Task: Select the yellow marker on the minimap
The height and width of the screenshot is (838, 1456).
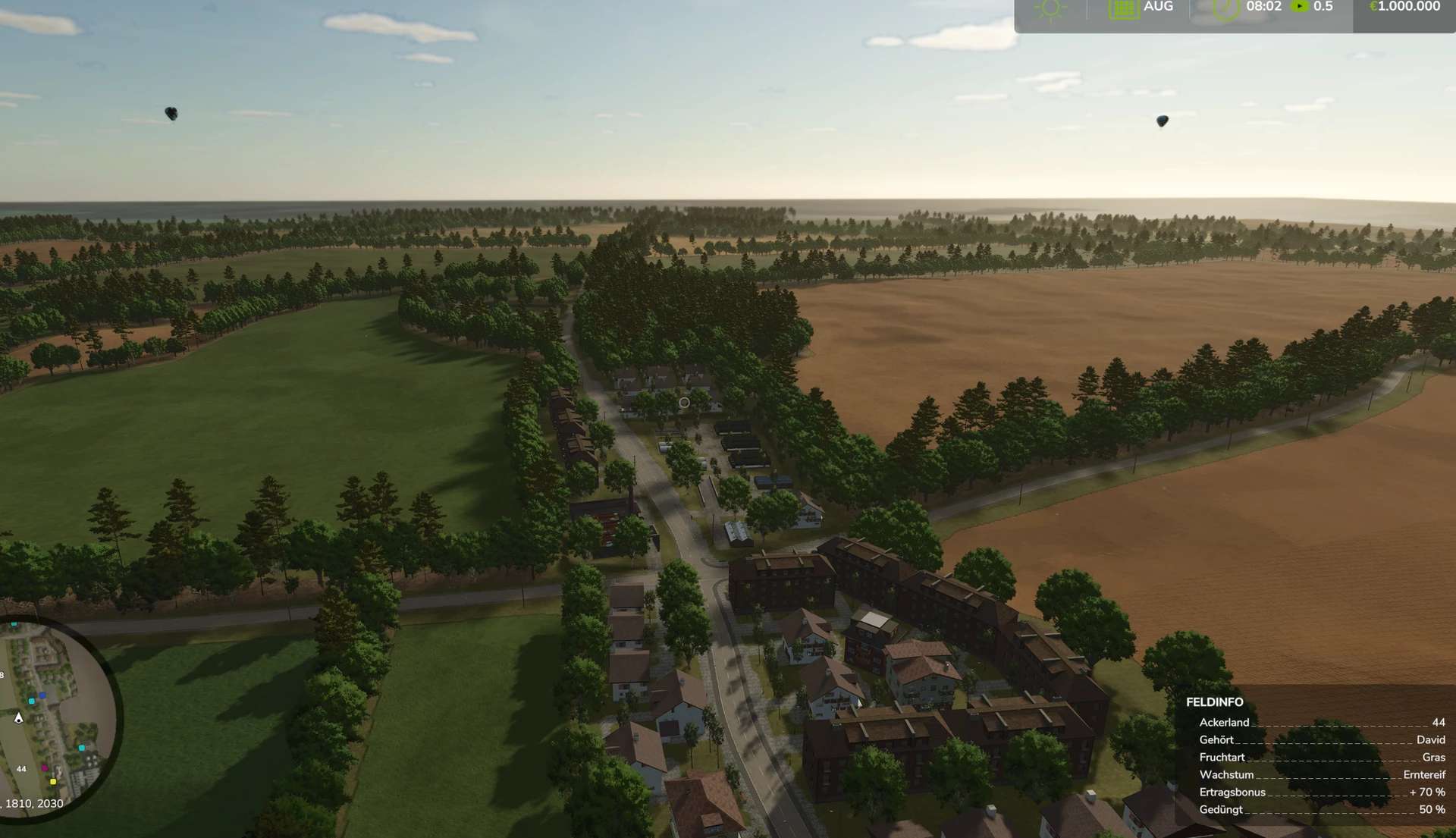Action: coord(53,782)
